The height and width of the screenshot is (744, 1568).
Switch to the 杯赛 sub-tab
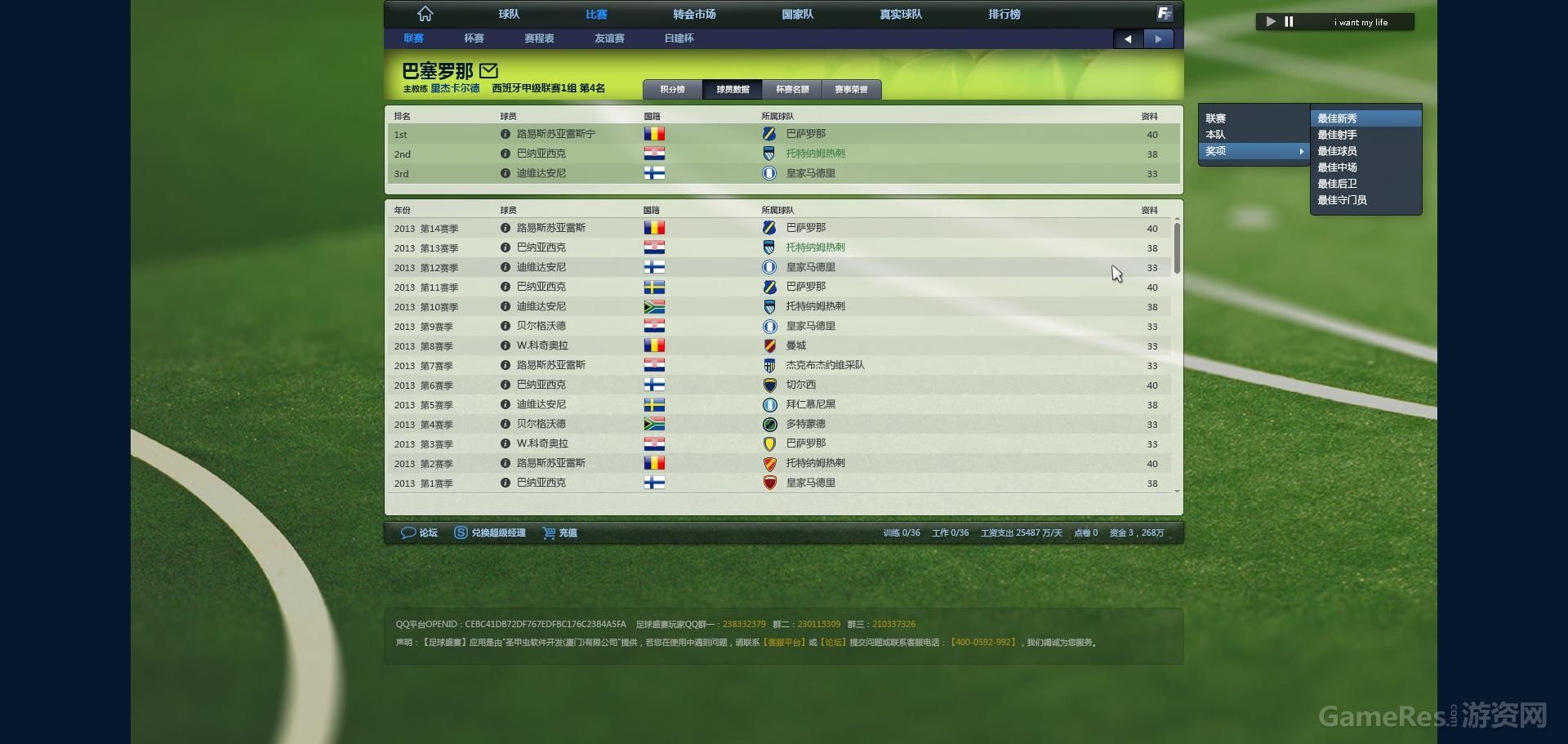pos(474,38)
